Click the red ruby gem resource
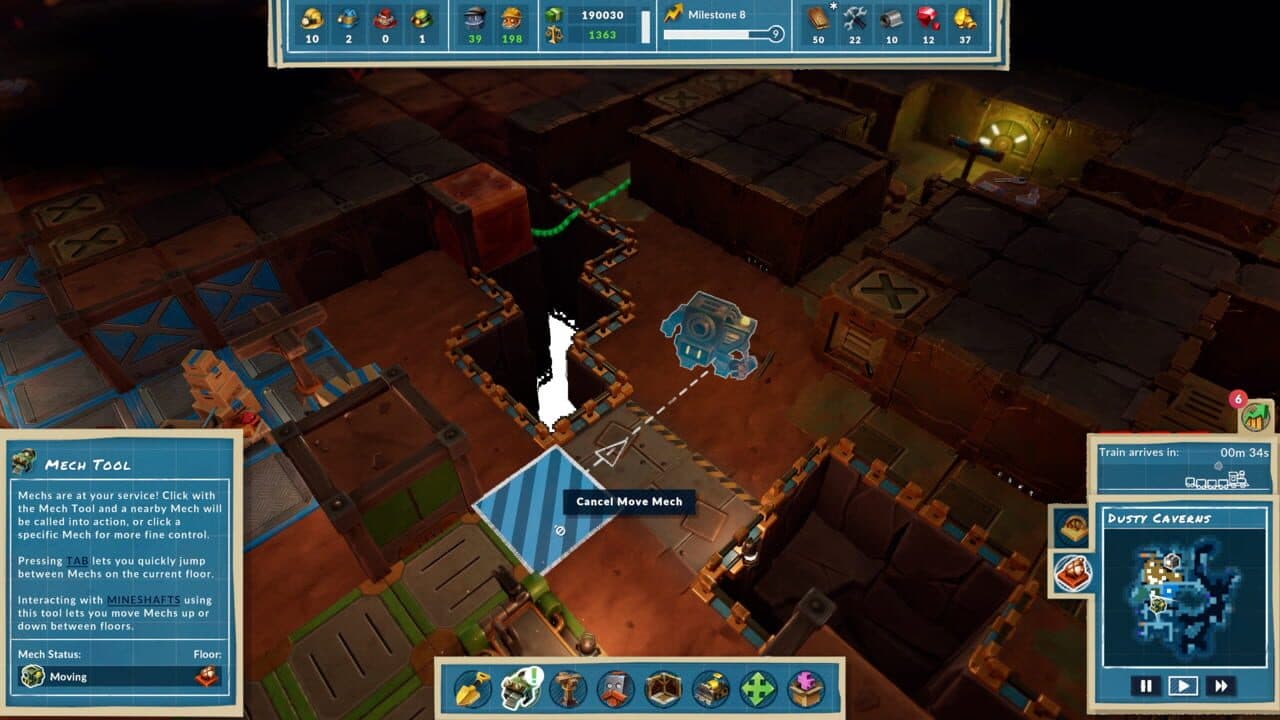Screen dimensions: 1280x720 [x=929, y=18]
